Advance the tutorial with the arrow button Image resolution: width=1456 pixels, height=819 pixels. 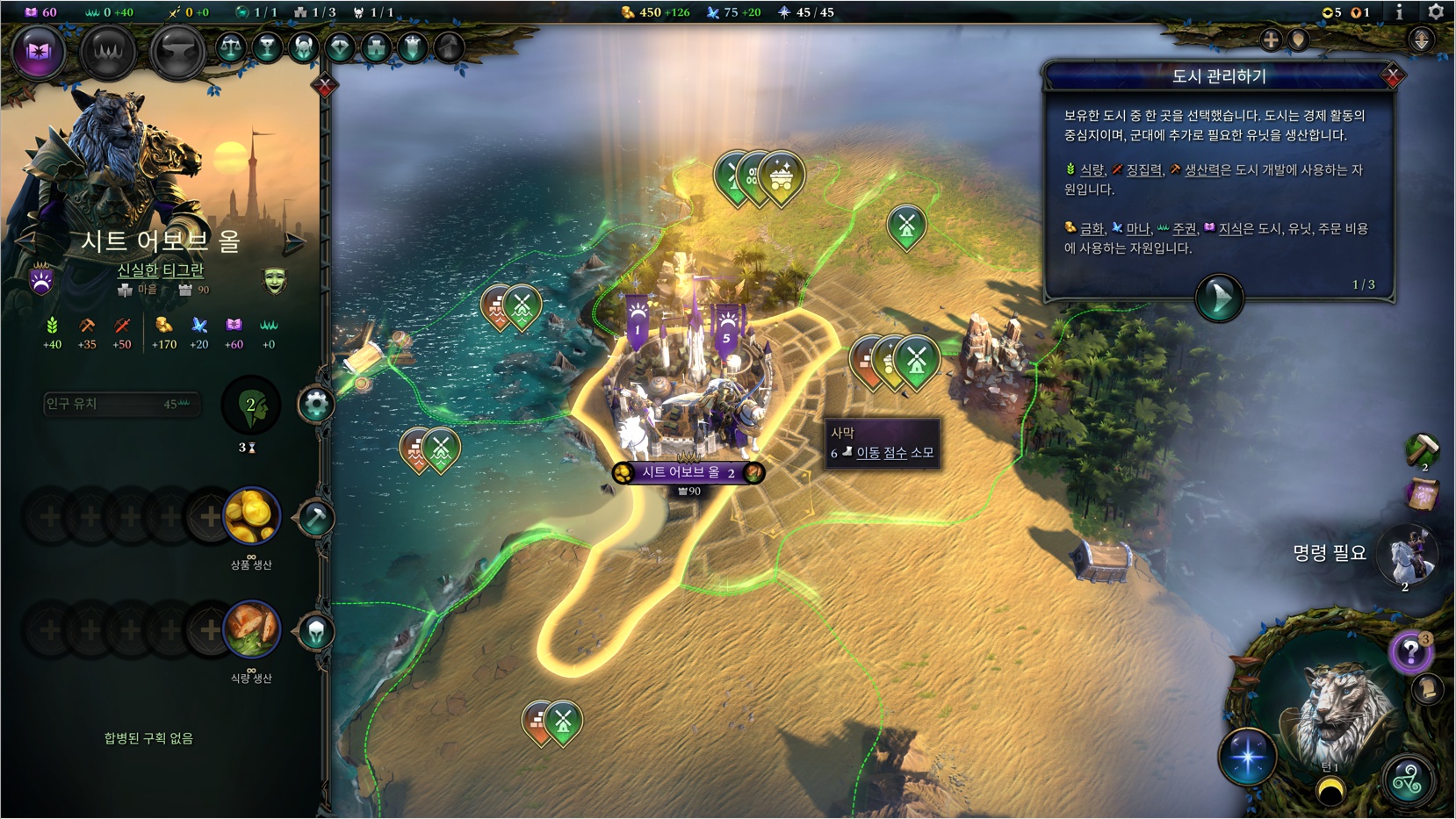coord(1219,298)
